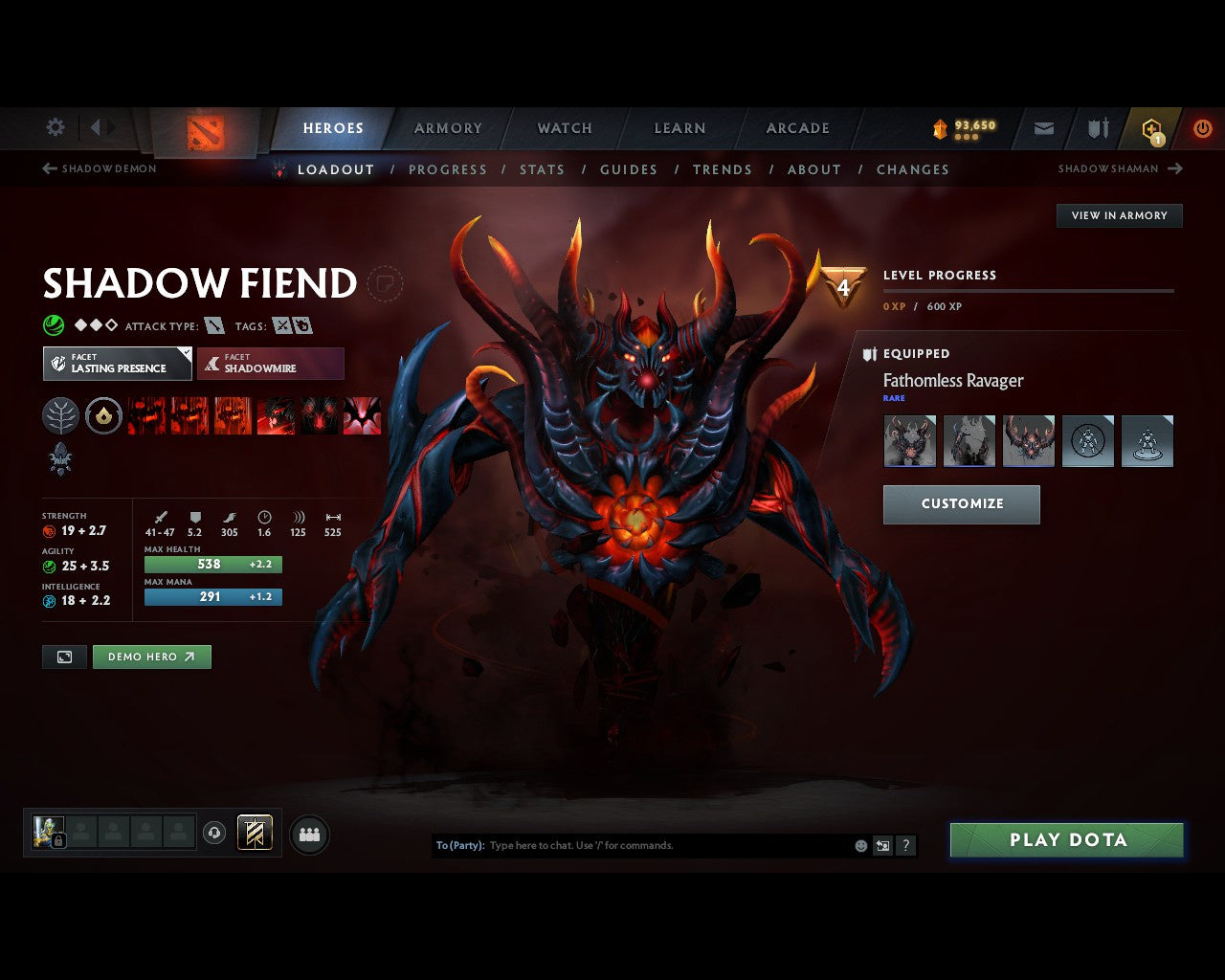Switch to the Shadowmire facet

[271, 364]
